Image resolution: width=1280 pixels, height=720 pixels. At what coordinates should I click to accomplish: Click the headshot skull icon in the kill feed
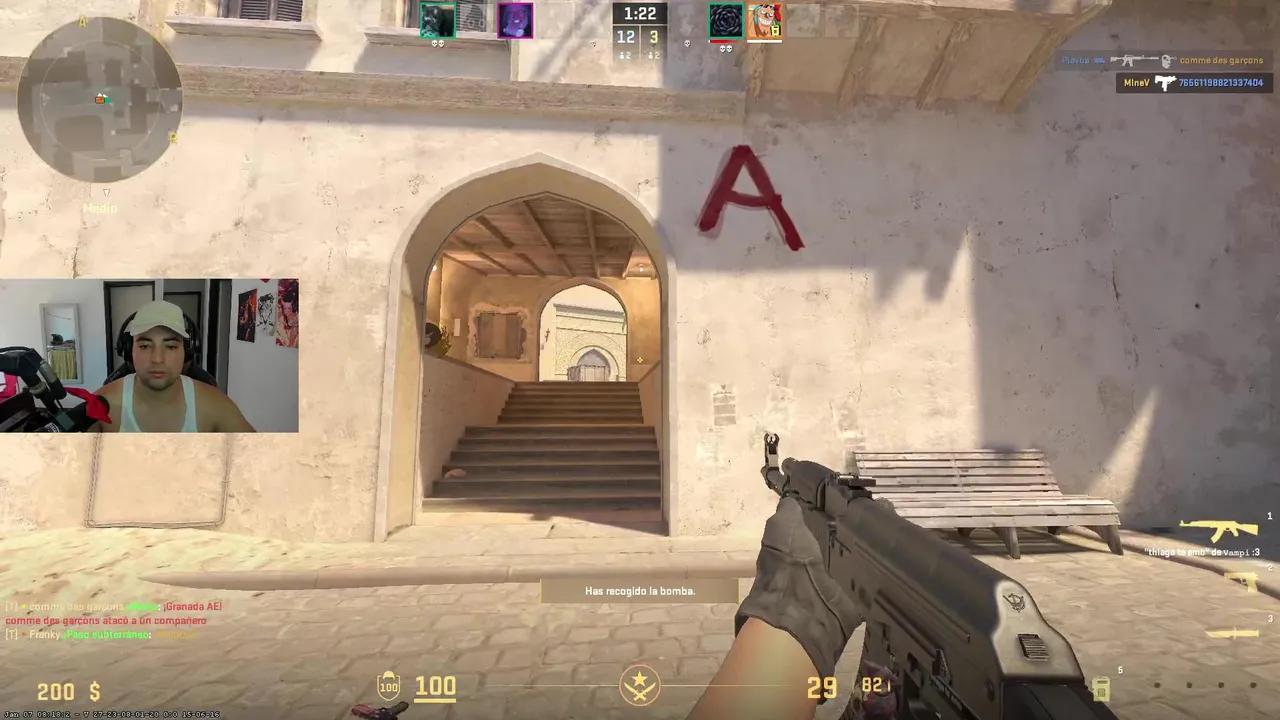coord(1166,60)
